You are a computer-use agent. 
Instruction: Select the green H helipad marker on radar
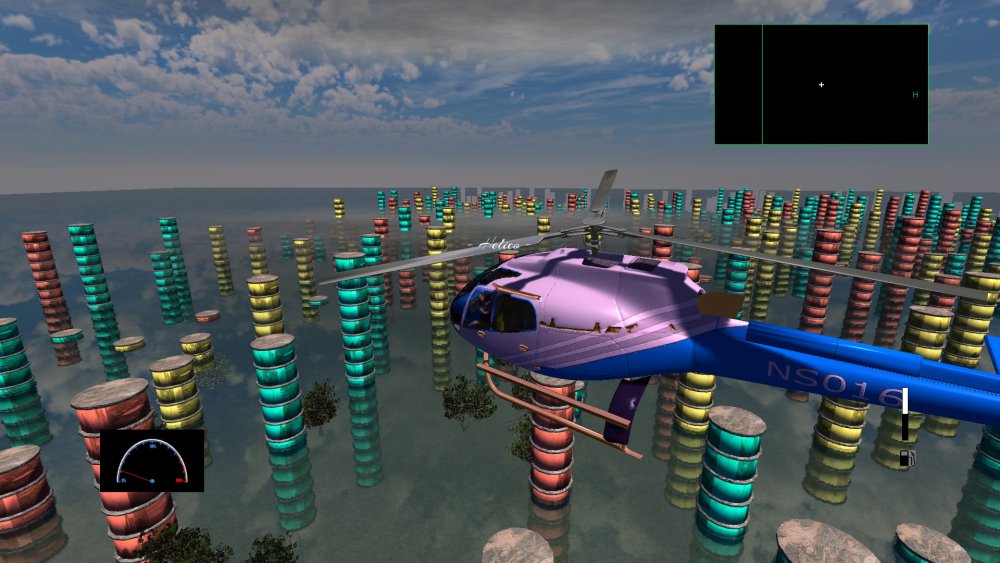915,95
